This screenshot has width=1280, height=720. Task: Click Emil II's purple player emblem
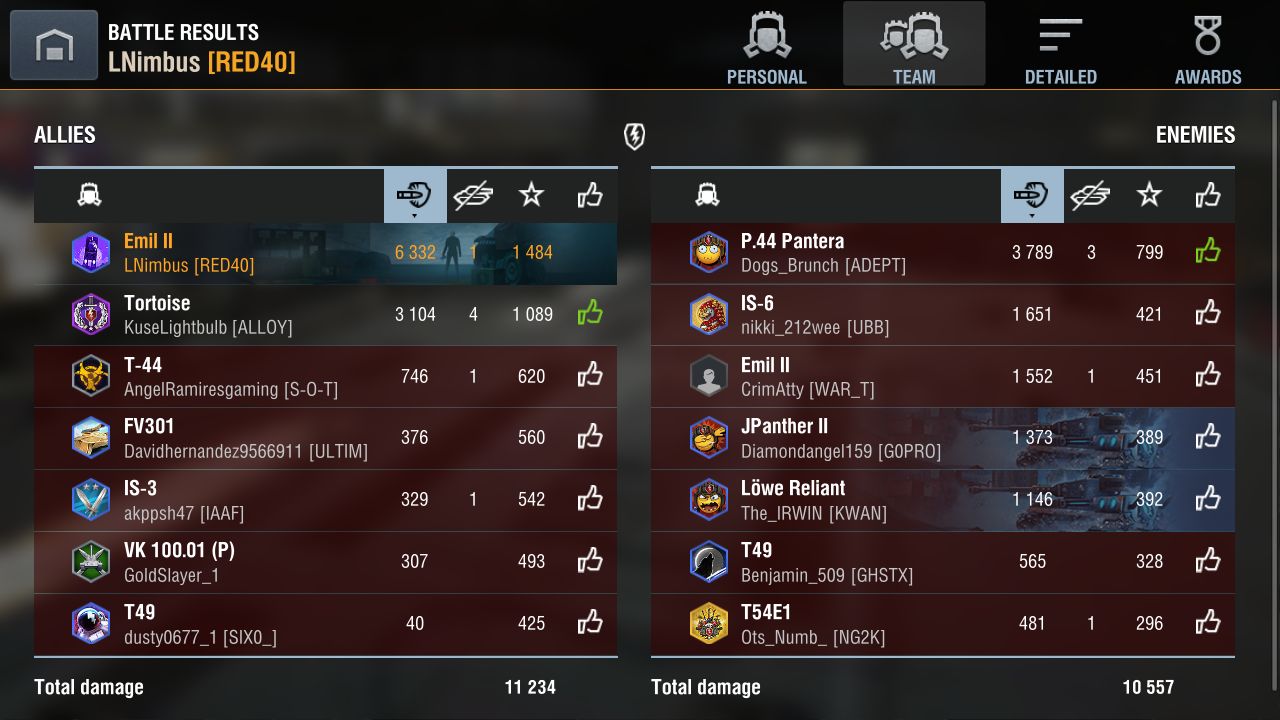click(x=91, y=252)
